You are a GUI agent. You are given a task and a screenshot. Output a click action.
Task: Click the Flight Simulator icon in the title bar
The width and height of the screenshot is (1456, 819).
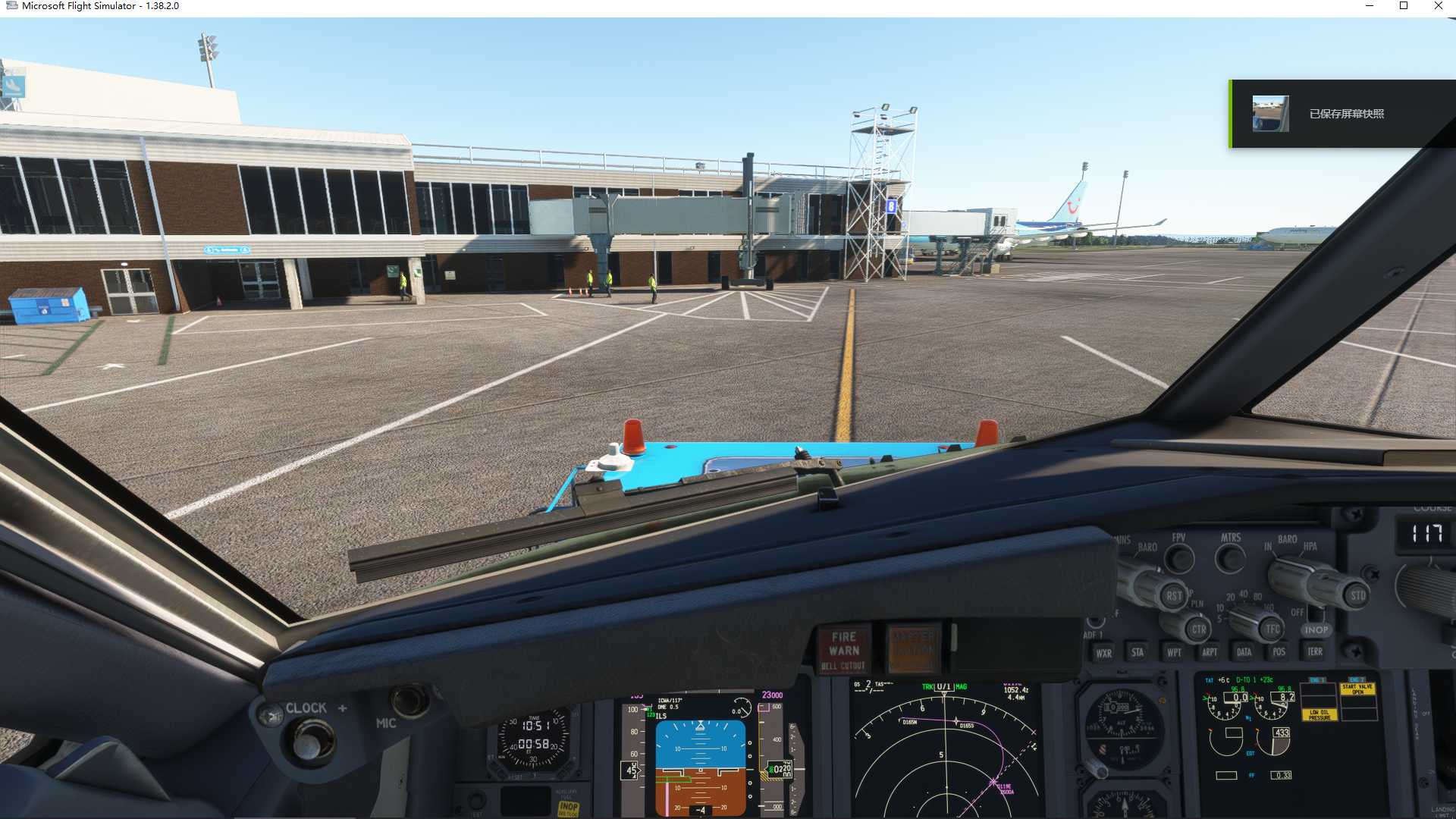[x=14, y=5]
